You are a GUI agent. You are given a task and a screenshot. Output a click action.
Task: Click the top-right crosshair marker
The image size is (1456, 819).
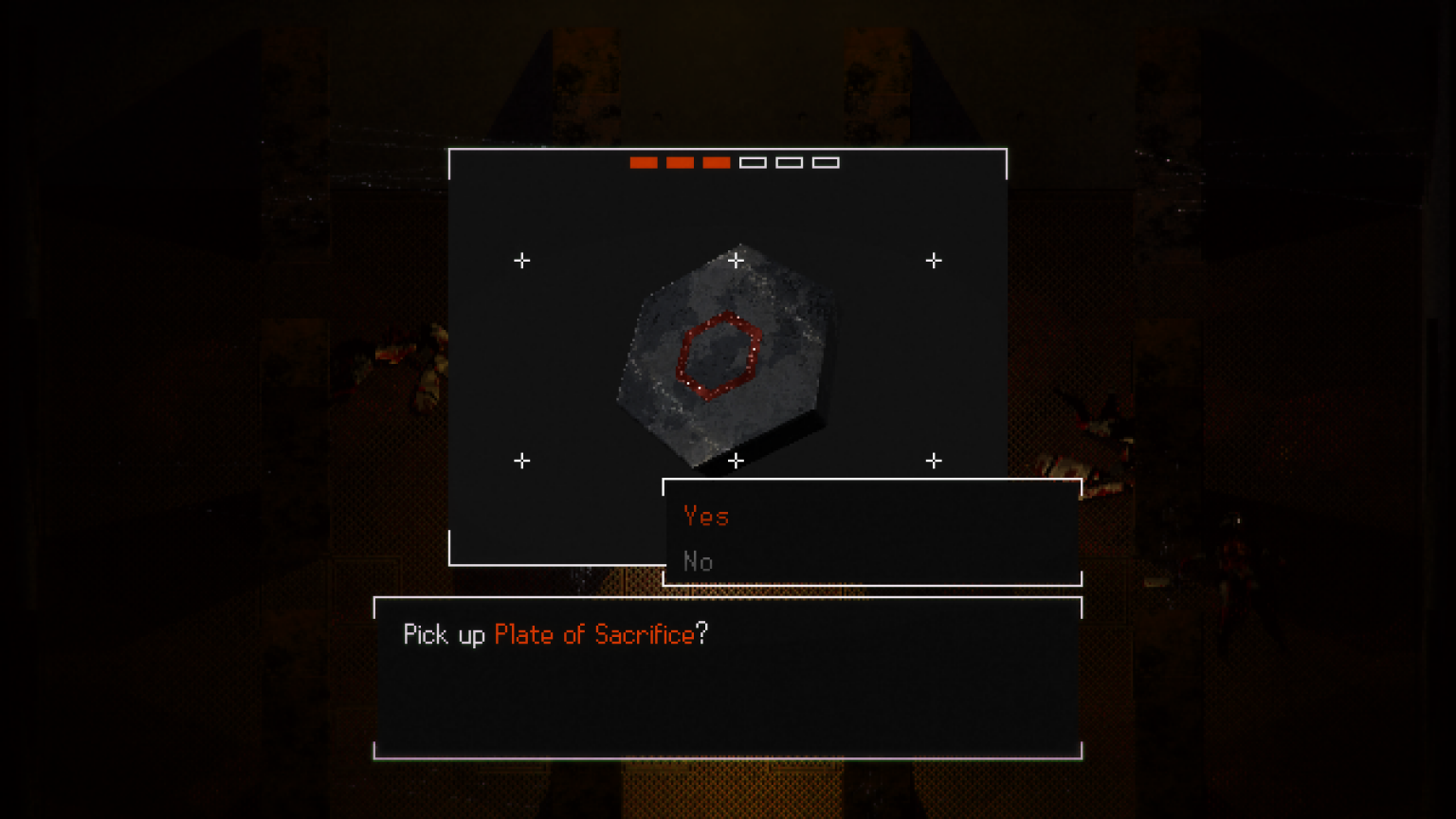[x=935, y=261]
